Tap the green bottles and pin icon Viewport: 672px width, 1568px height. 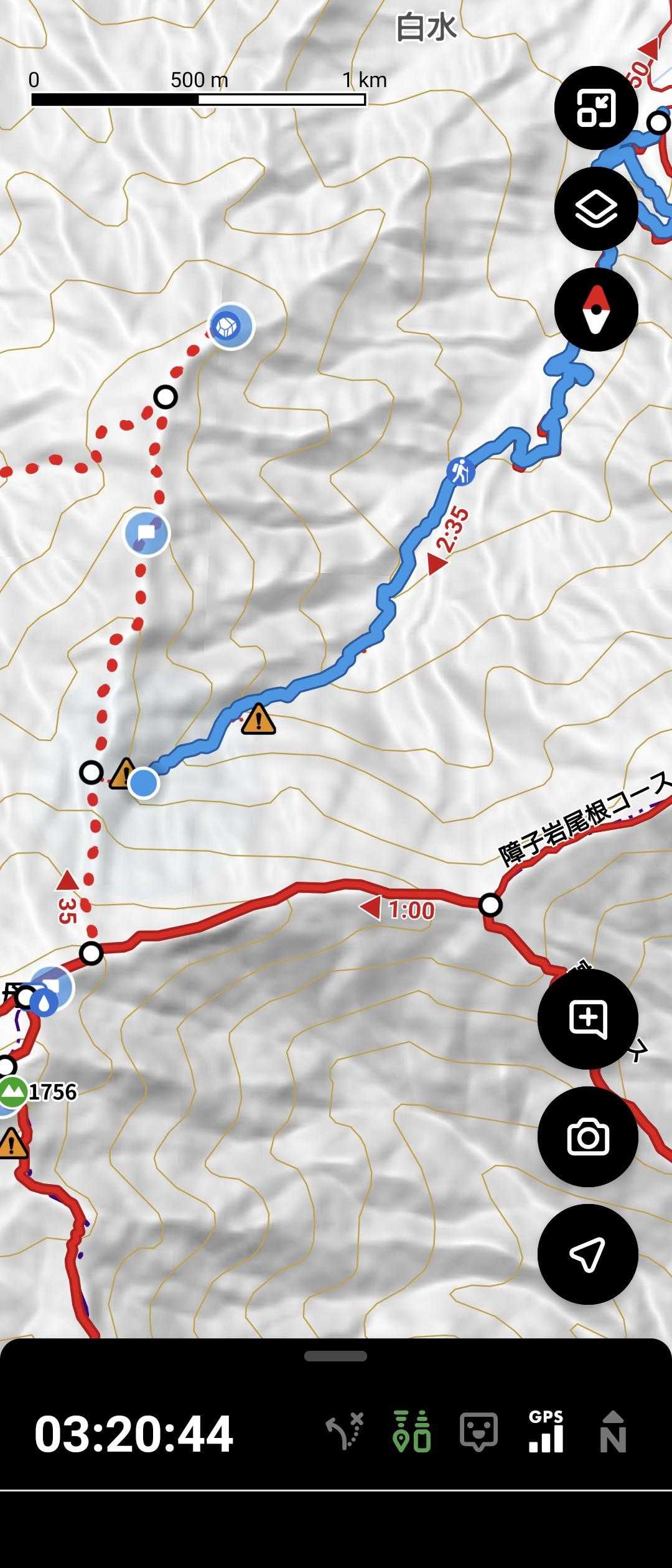click(412, 1432)
